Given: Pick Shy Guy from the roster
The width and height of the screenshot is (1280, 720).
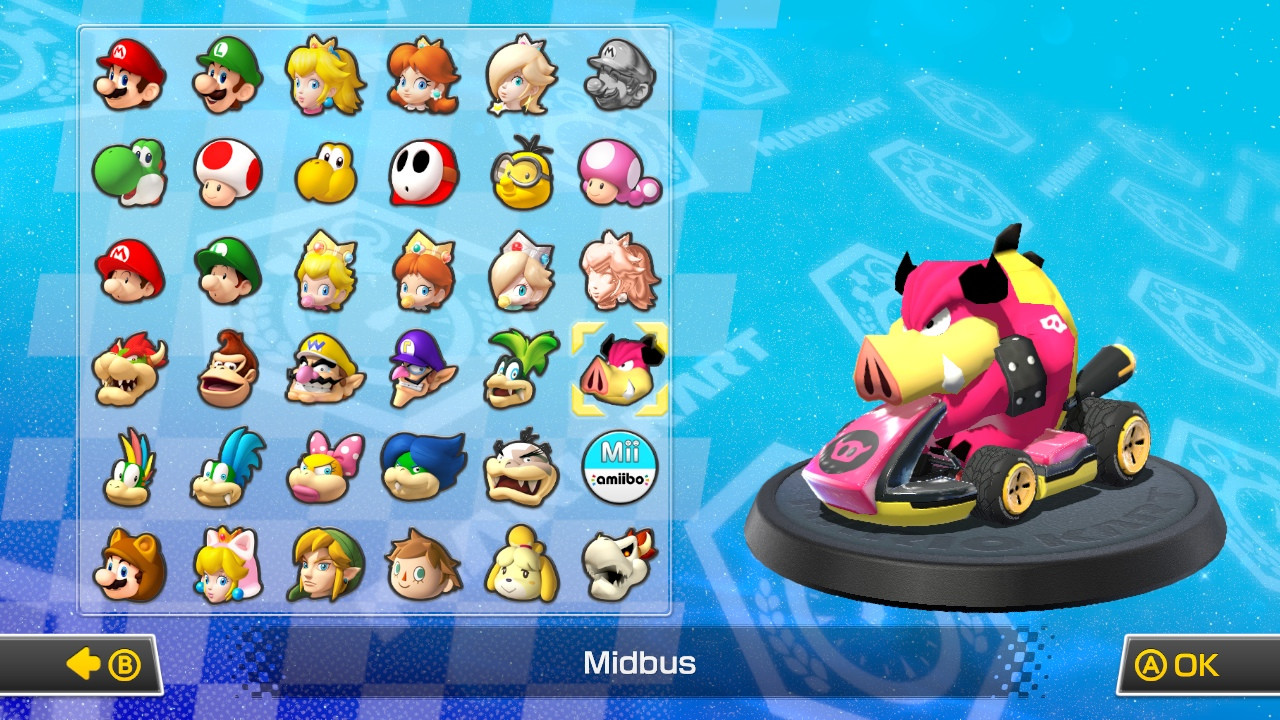Looking at the screenshot, I should pos(424,175).
